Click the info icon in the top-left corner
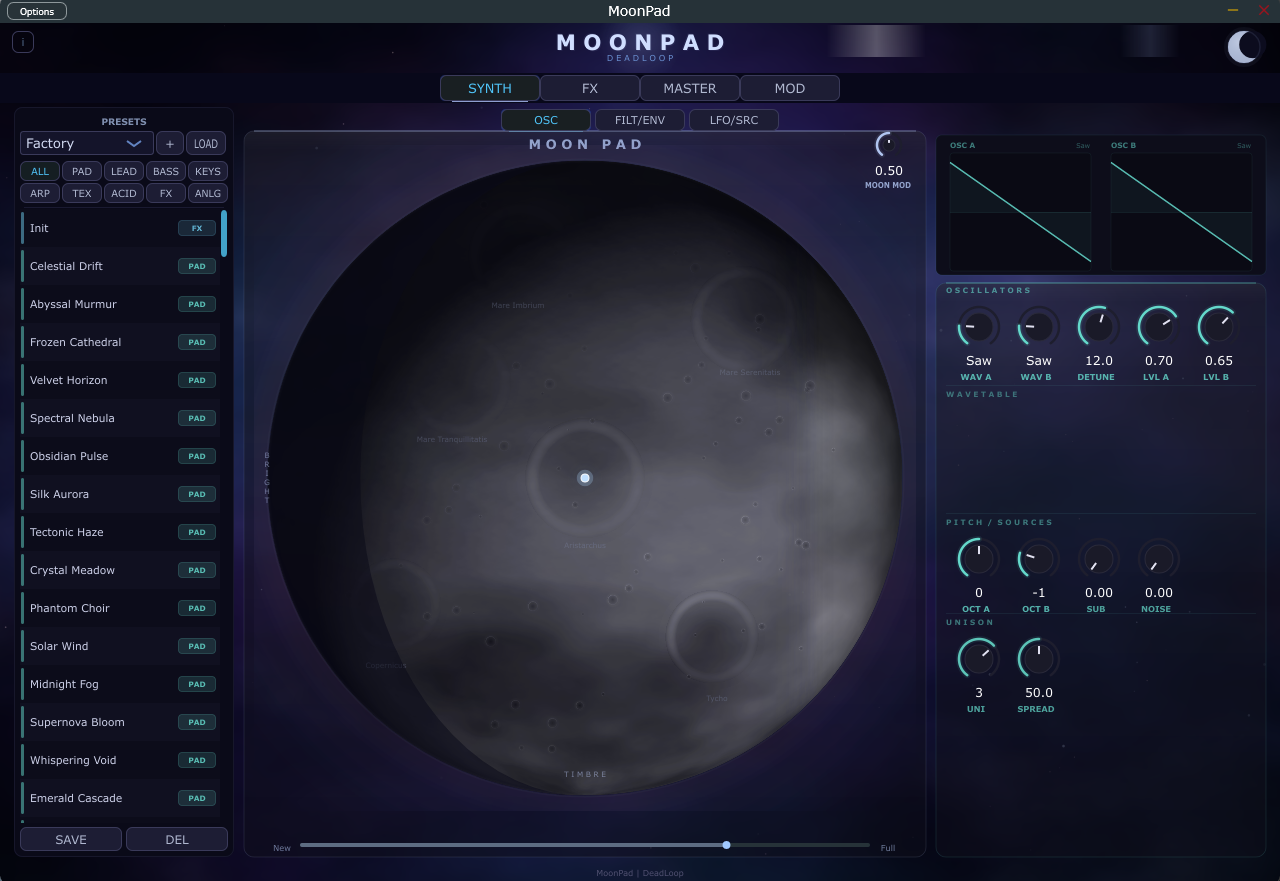 point(22,42)
